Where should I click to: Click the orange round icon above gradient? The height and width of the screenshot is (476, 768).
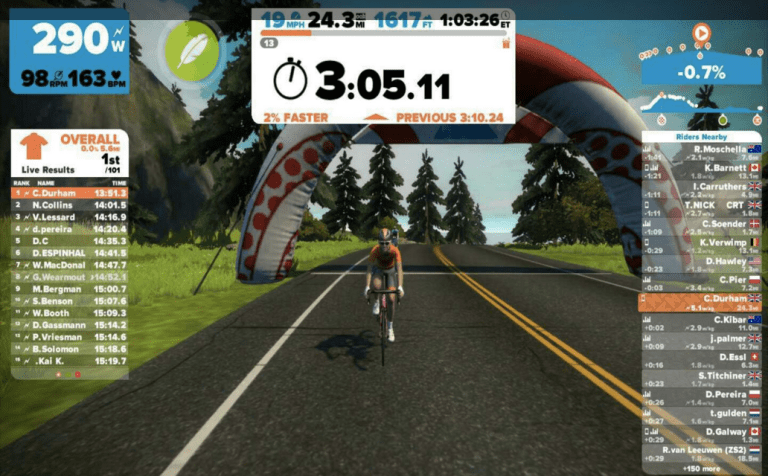[x=701, y=34]
